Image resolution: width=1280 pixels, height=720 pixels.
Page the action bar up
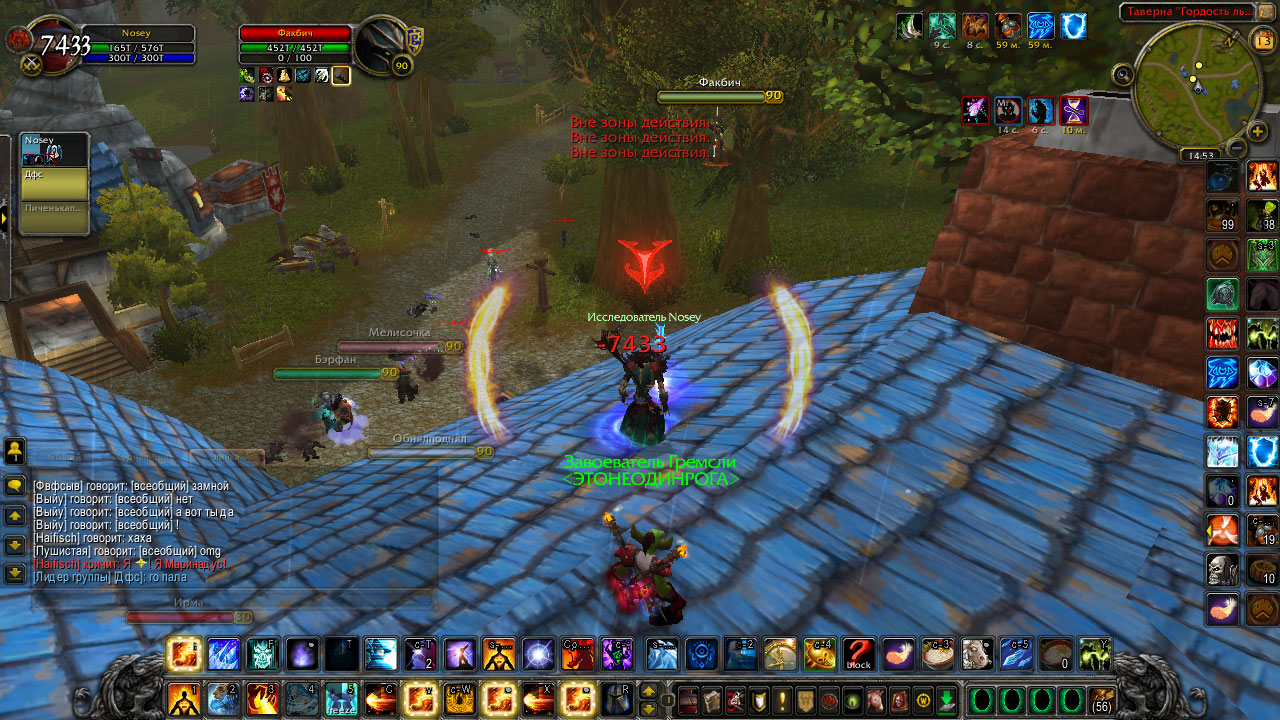pos(648,690)
